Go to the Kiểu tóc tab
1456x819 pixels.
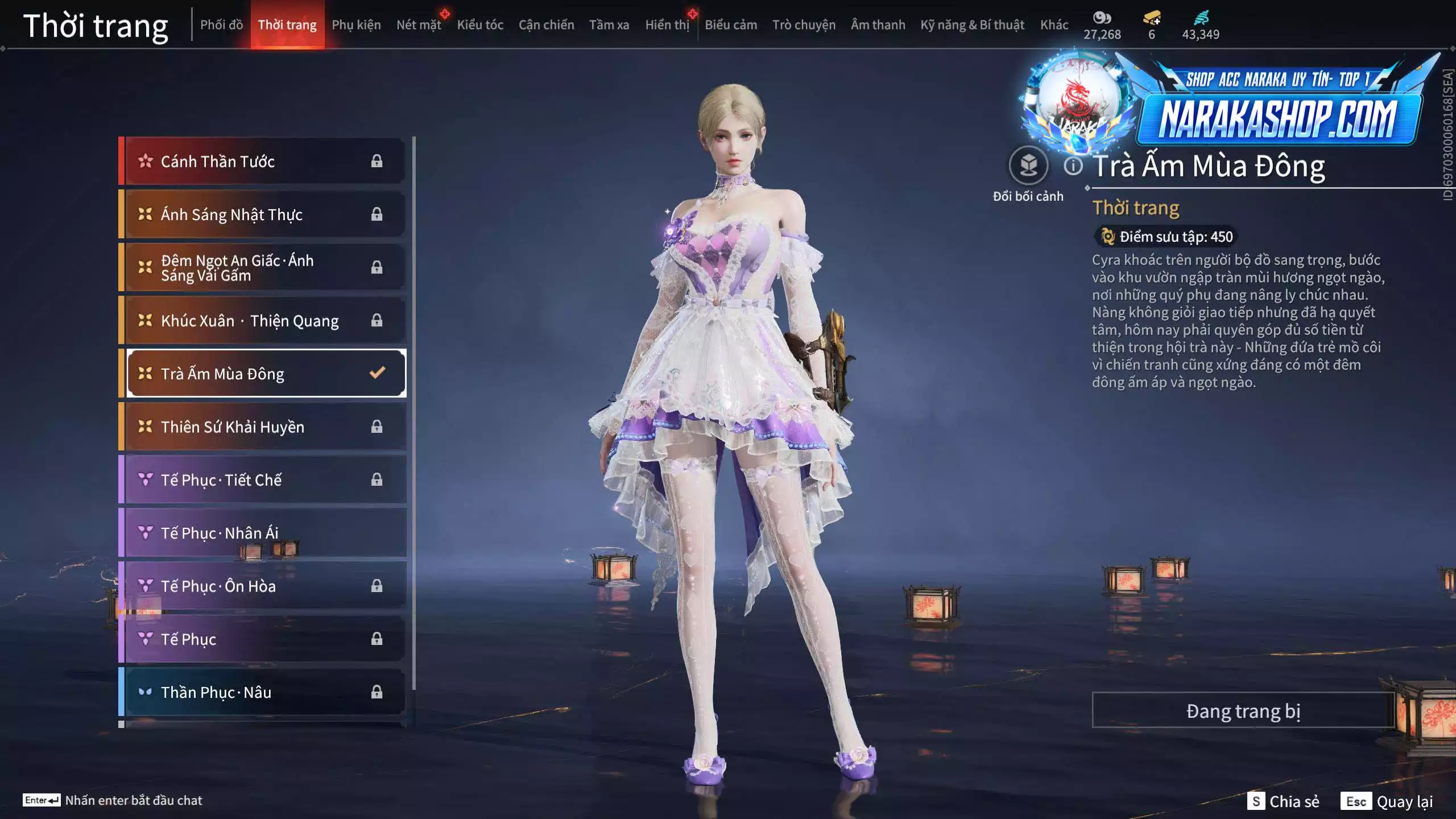(x=480, y=25)
